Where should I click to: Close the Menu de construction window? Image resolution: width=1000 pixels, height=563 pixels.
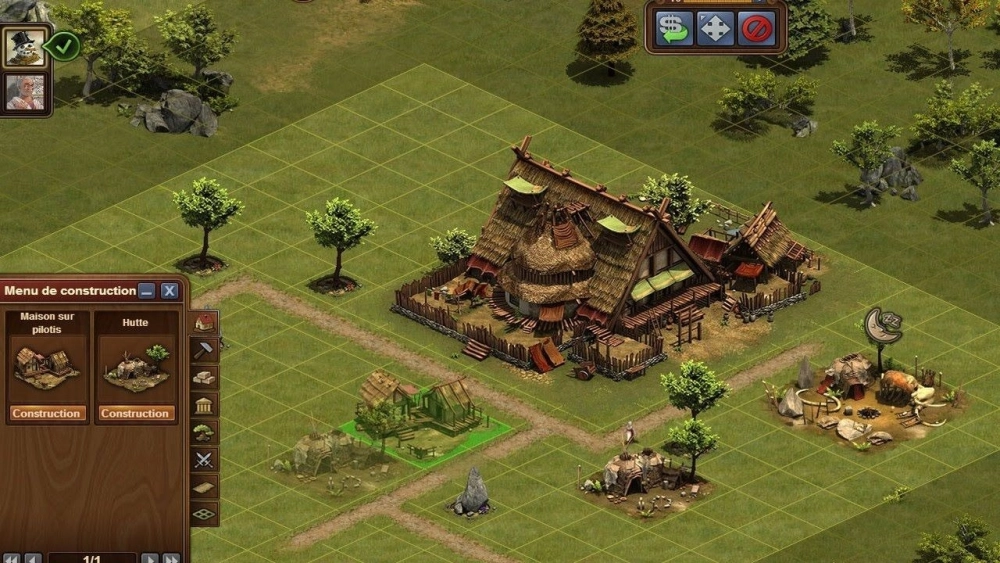pyautogui.click(x=170, y=291)
